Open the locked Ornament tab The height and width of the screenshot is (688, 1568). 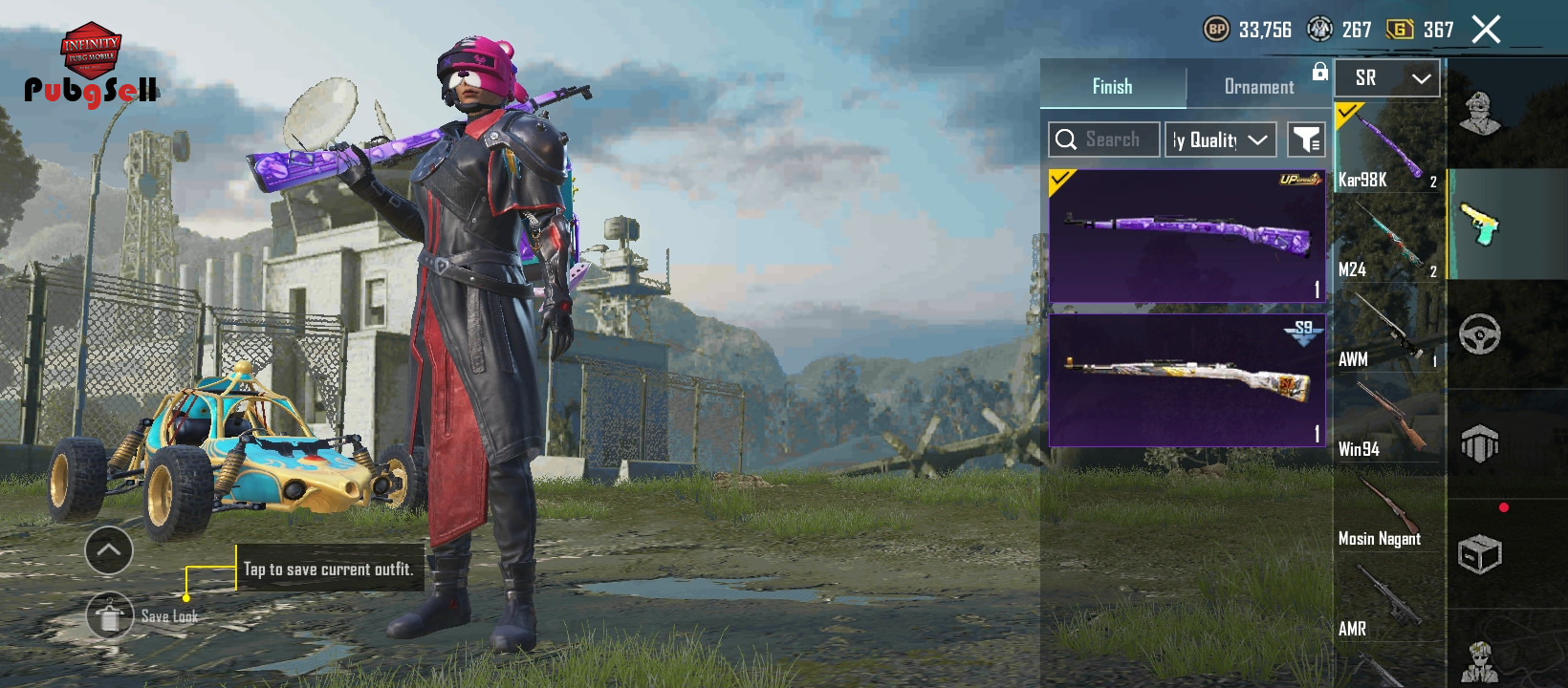pyautogui.click(x=1259, y=87)
